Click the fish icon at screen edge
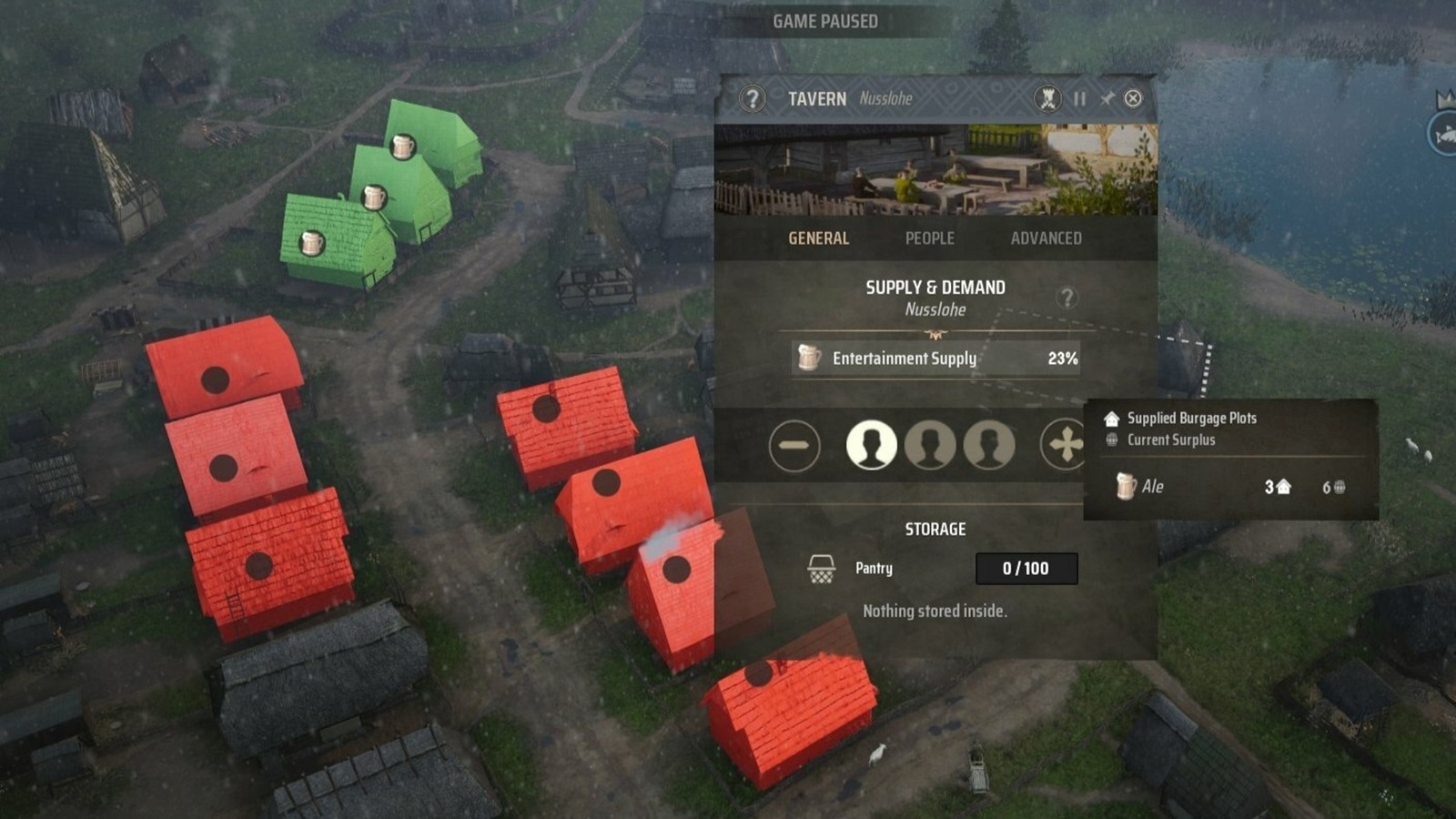 point(1444,136)
